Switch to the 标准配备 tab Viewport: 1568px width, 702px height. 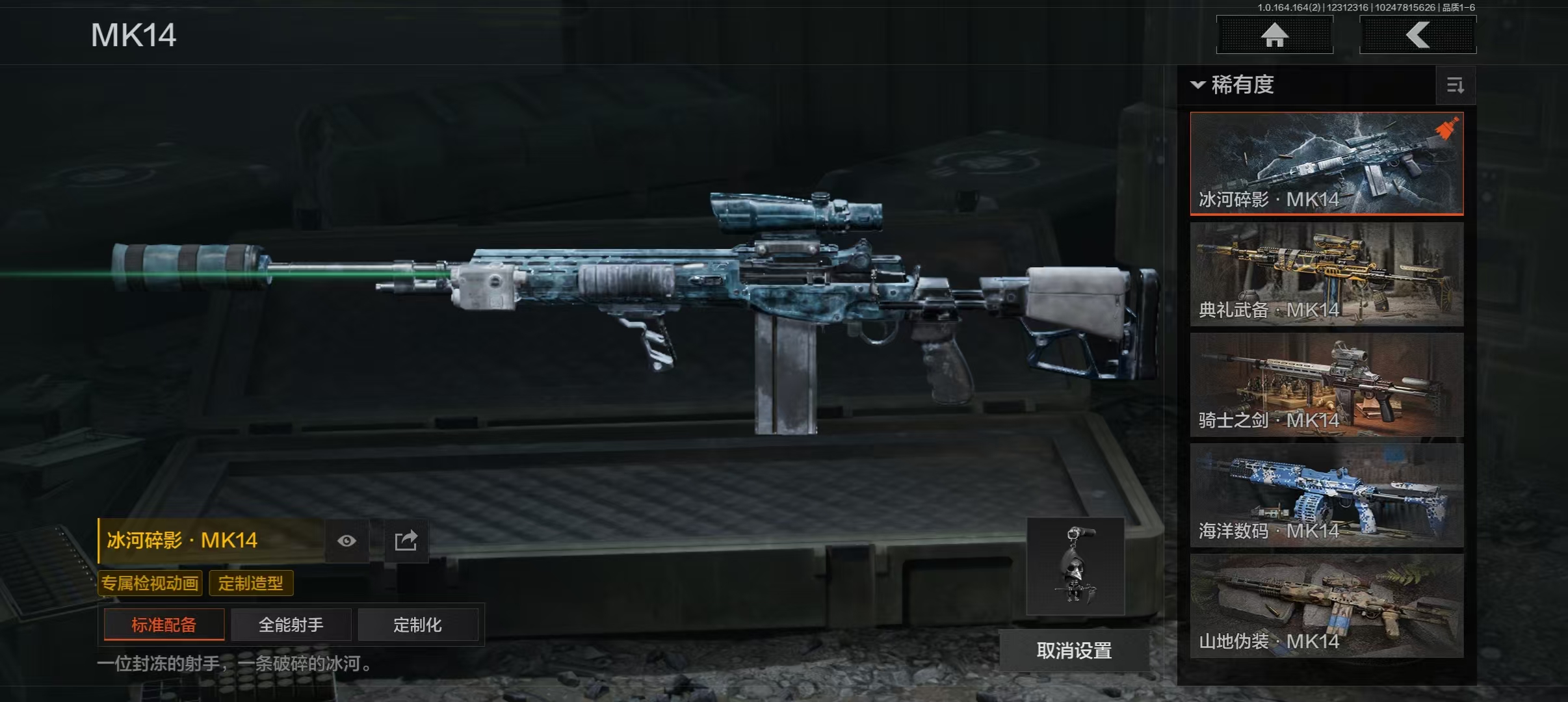(x=164, y=625)
